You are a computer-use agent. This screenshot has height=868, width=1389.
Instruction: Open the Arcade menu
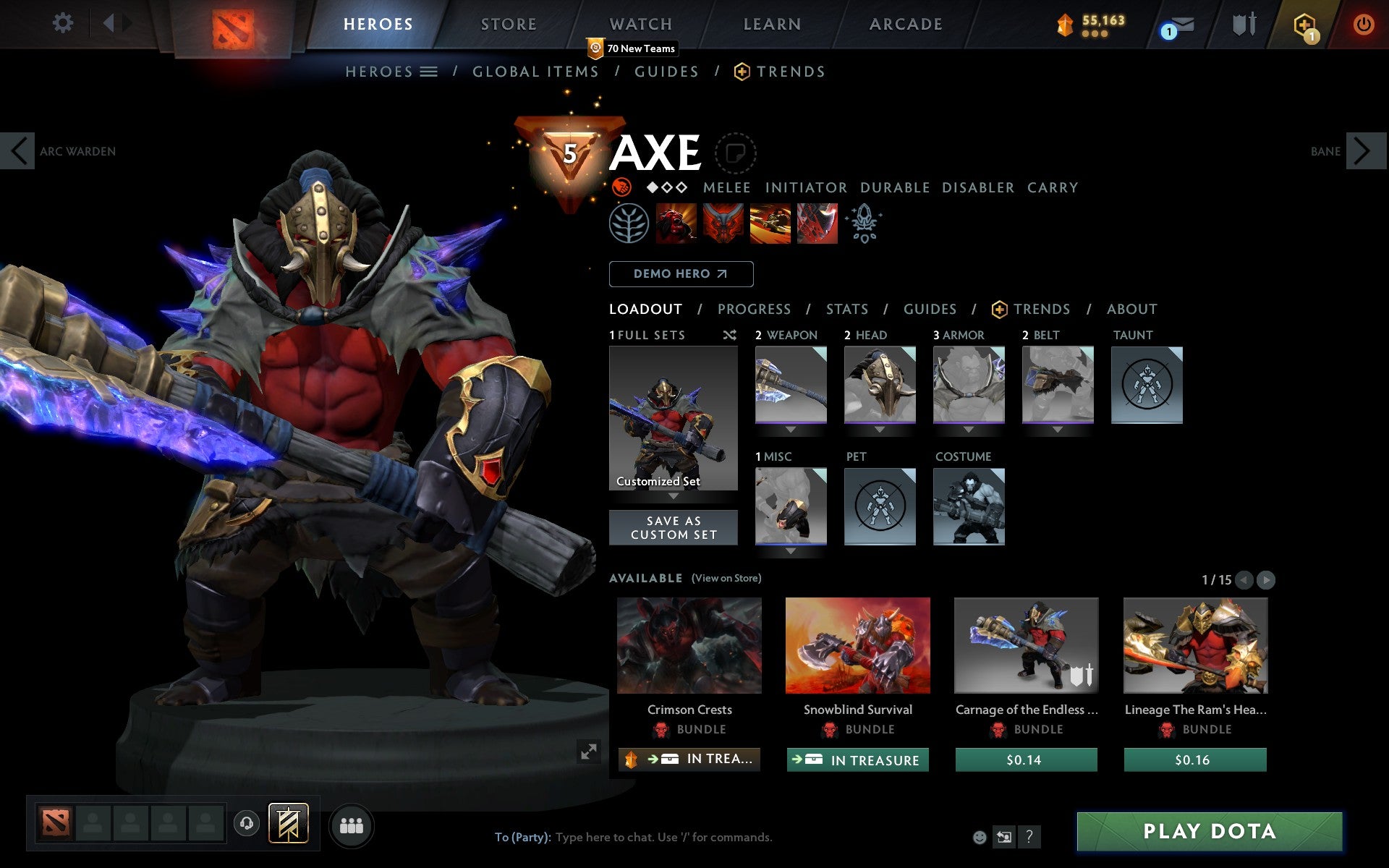tap(905, 24)
